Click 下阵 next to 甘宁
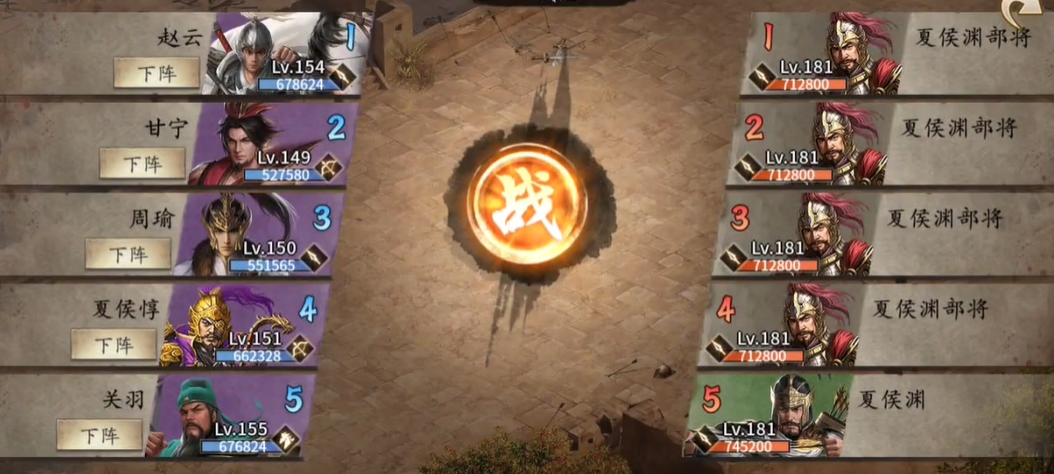This screenshot has width=1054, height=474. pyautogui.click(x=142, y=162)
